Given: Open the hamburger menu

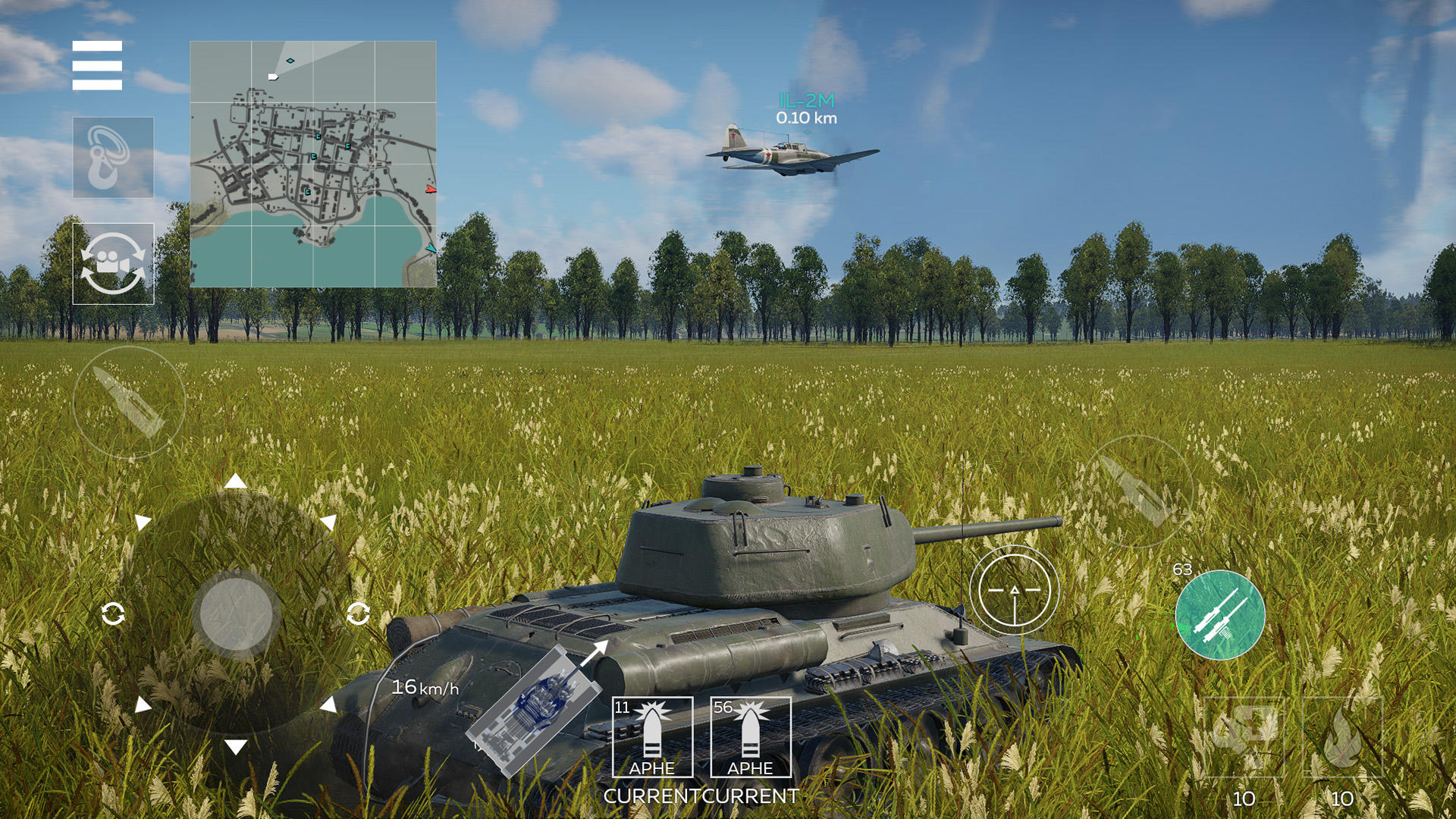Looking at the screenshot, I should (97, 66).
